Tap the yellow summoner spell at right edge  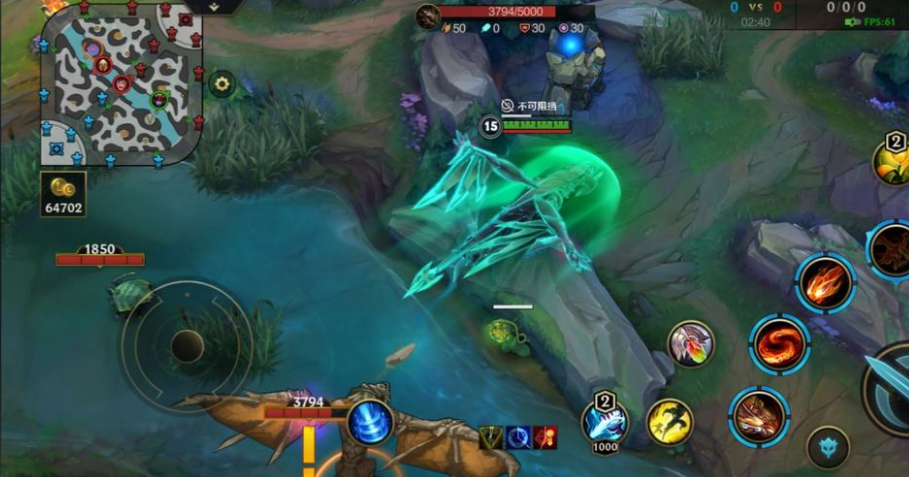(893, 162)
